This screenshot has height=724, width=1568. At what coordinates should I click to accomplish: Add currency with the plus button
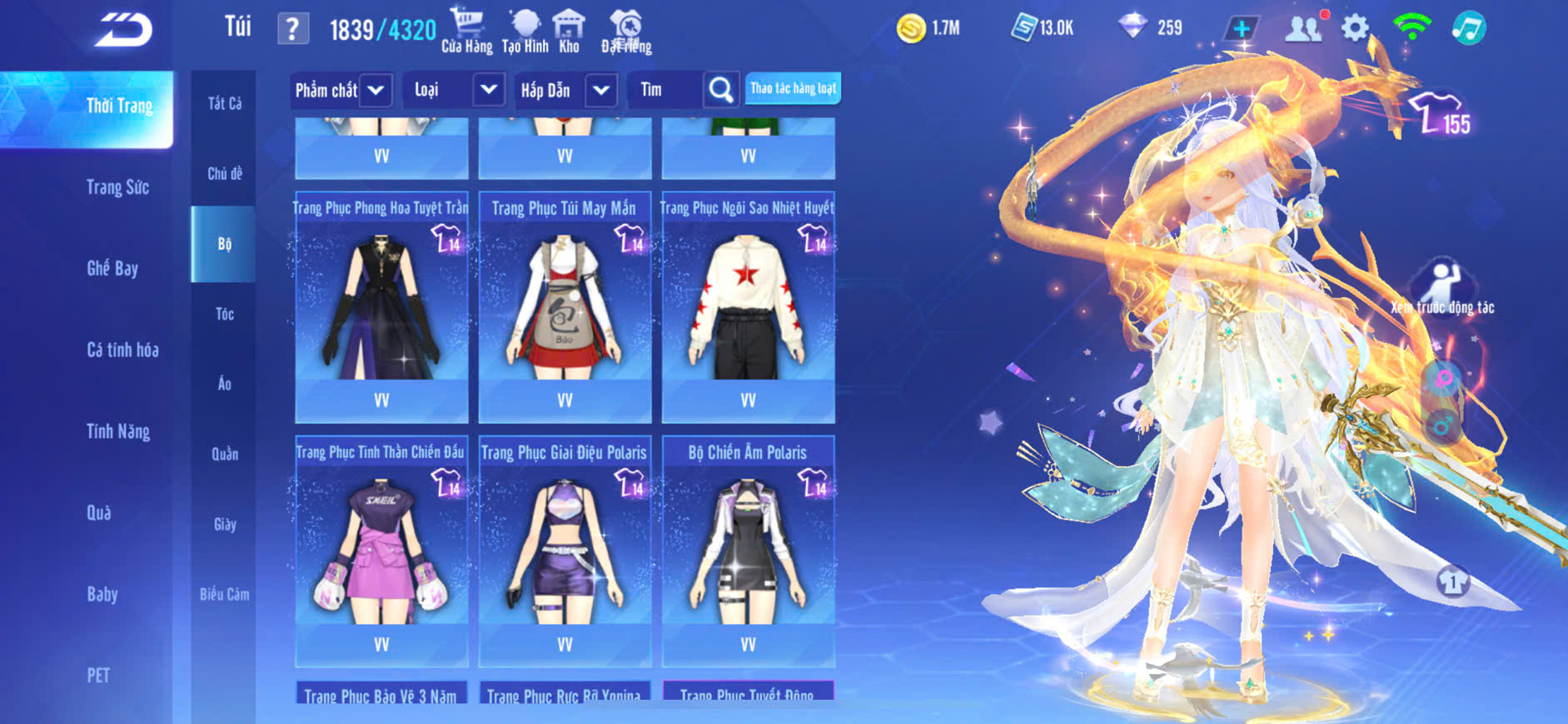[x=1241, y=28]
